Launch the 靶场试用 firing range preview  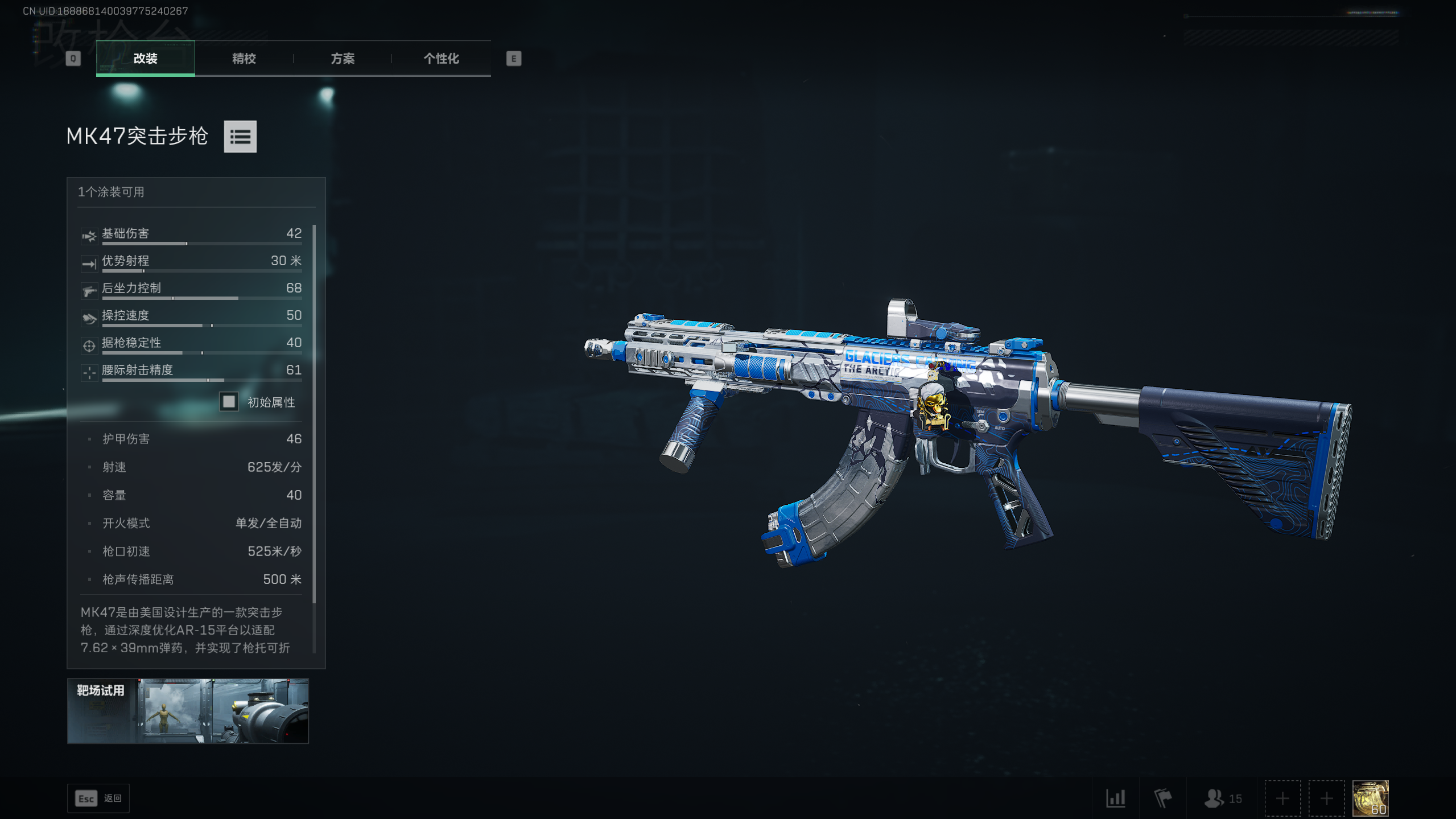(x=188, y=710)
